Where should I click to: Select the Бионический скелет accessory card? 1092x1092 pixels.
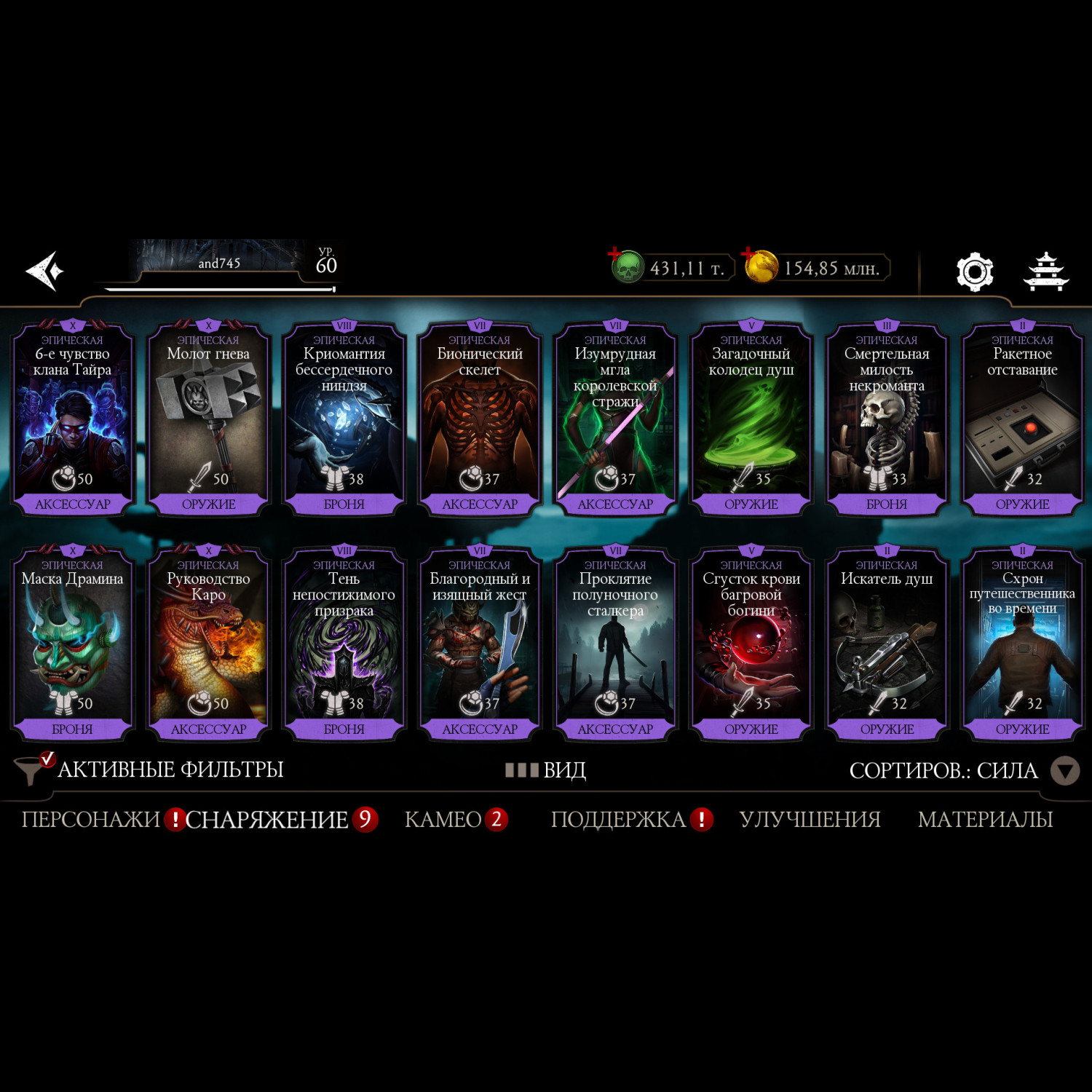480,419
